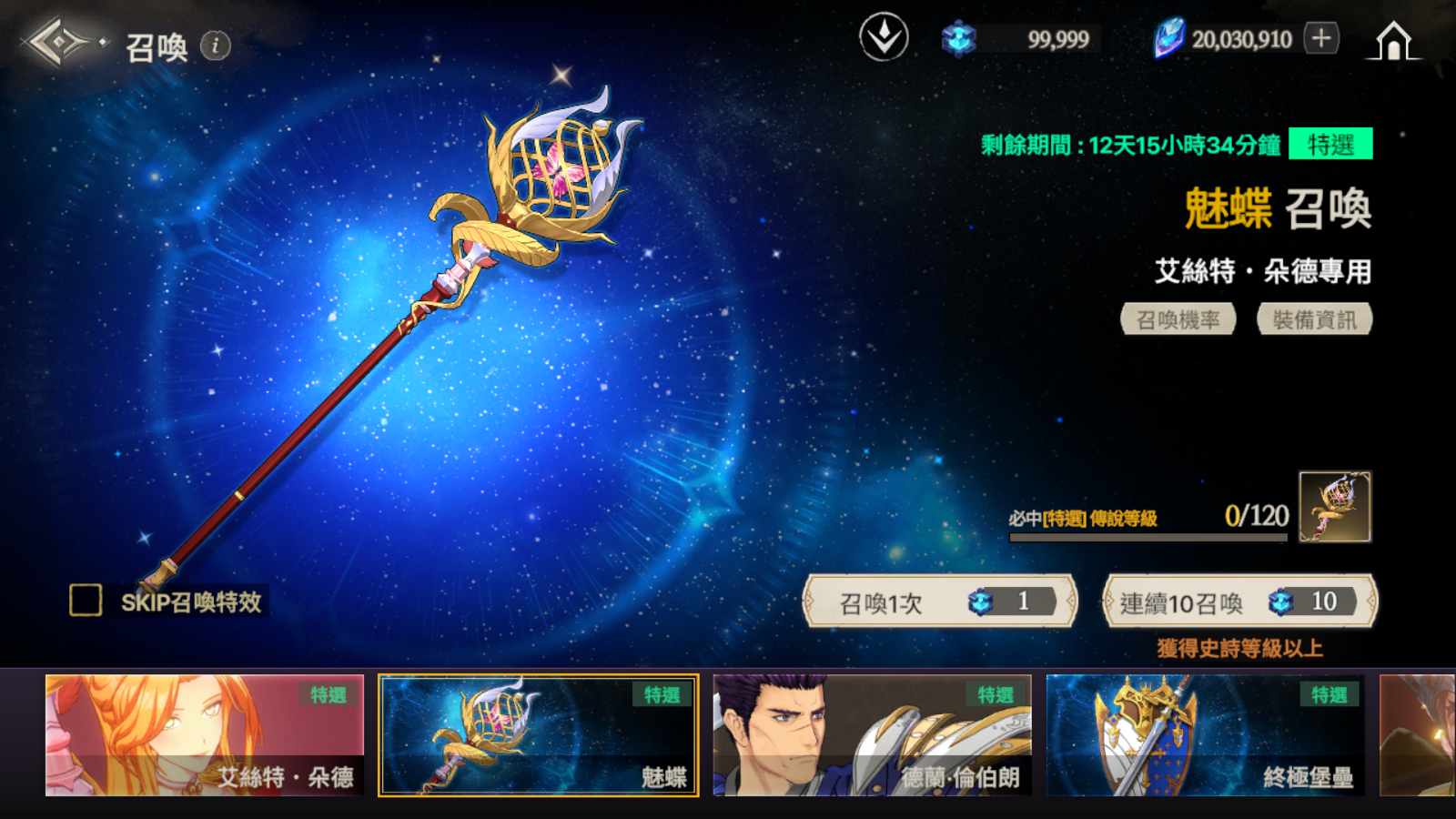Toggle the SKIP召喚特效 checkbox
Viewport: 1456px width, 819px height.
point(86,601)
